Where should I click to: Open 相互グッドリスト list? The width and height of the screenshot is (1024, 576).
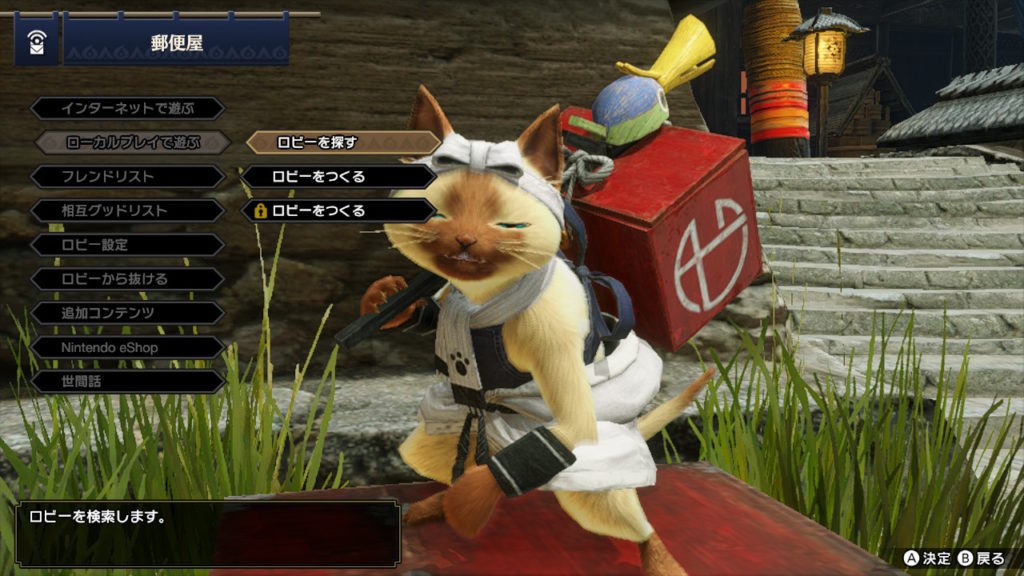128,211
